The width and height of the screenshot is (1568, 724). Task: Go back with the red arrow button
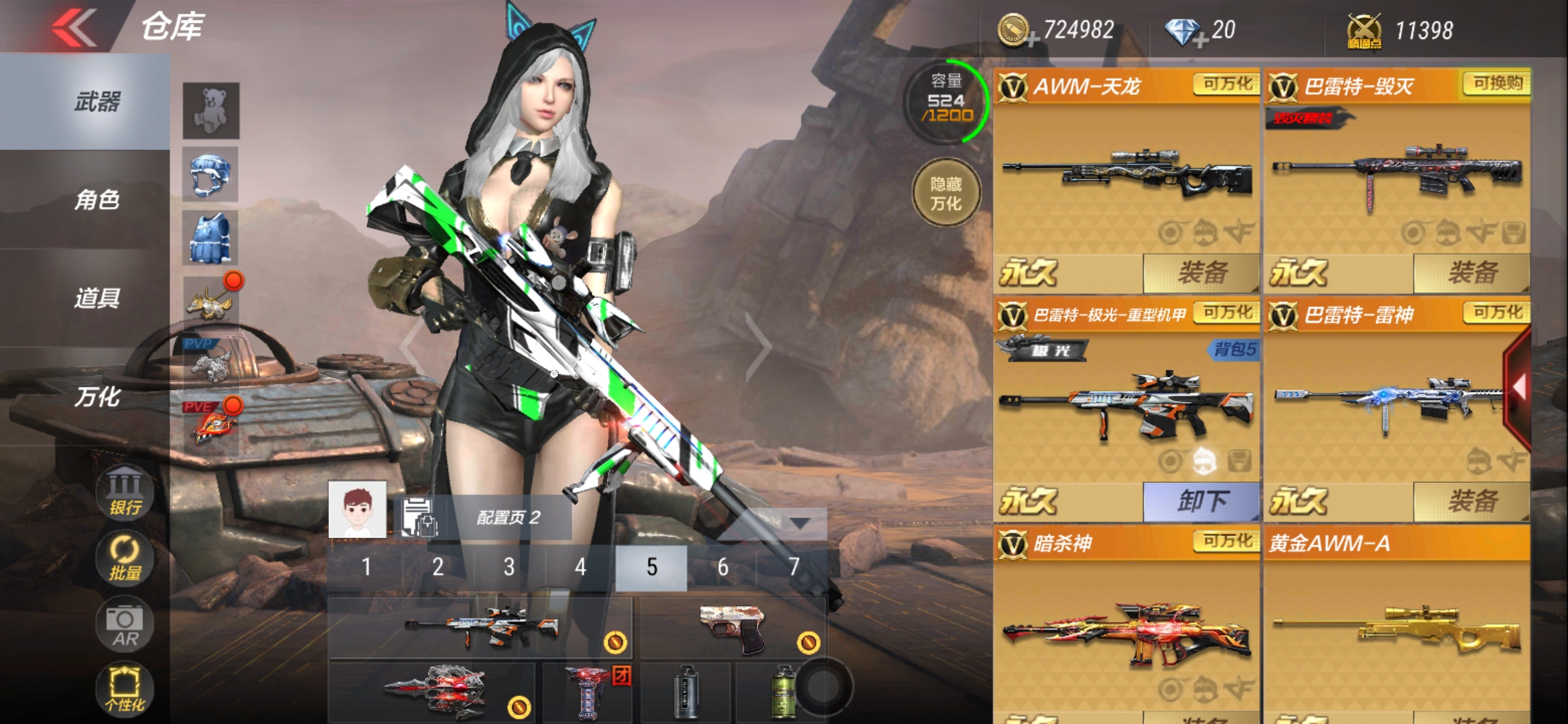click(74, 28)
